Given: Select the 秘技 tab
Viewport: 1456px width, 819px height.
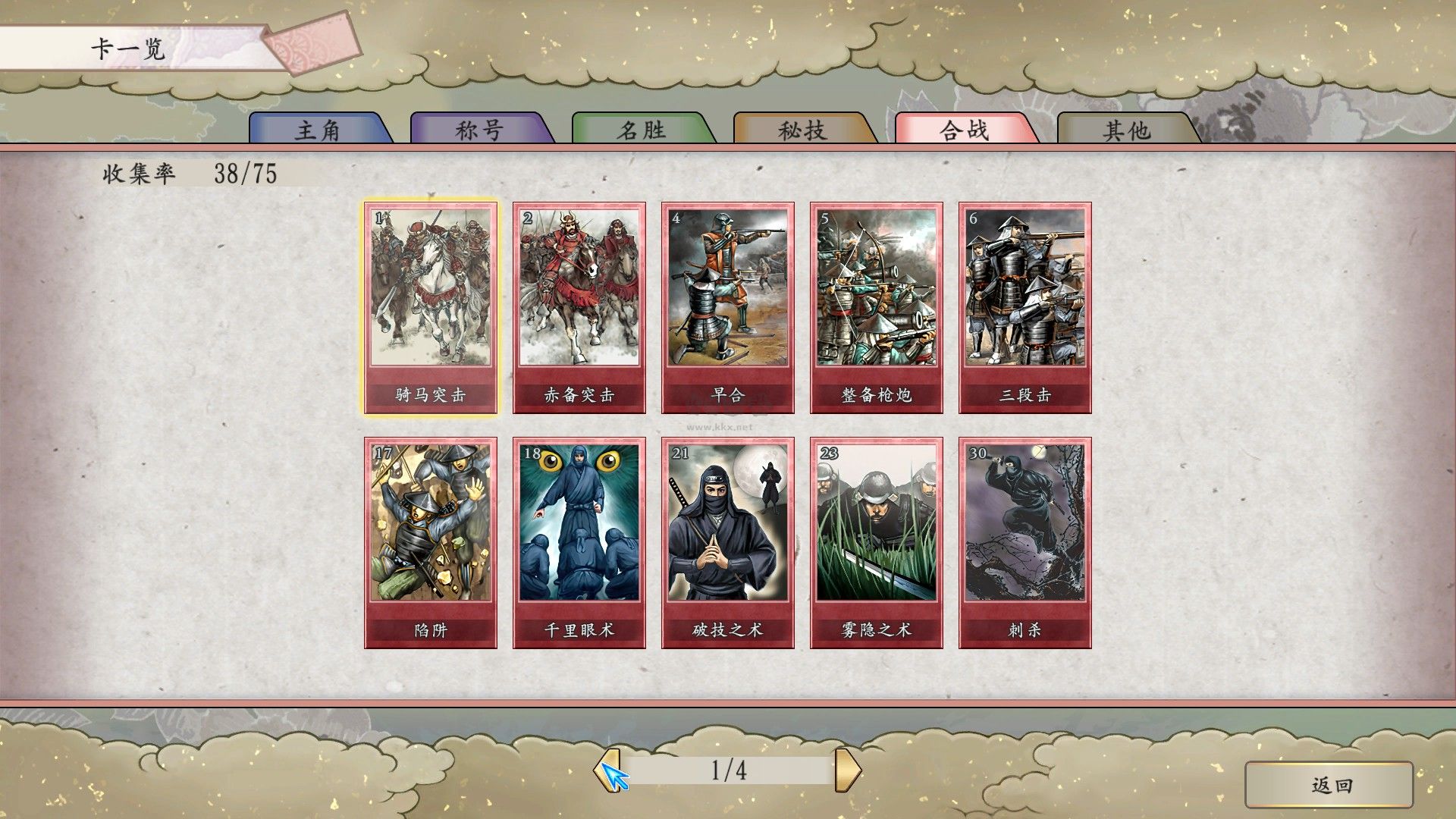Looking at the screenshot, I should coord(802,130).
